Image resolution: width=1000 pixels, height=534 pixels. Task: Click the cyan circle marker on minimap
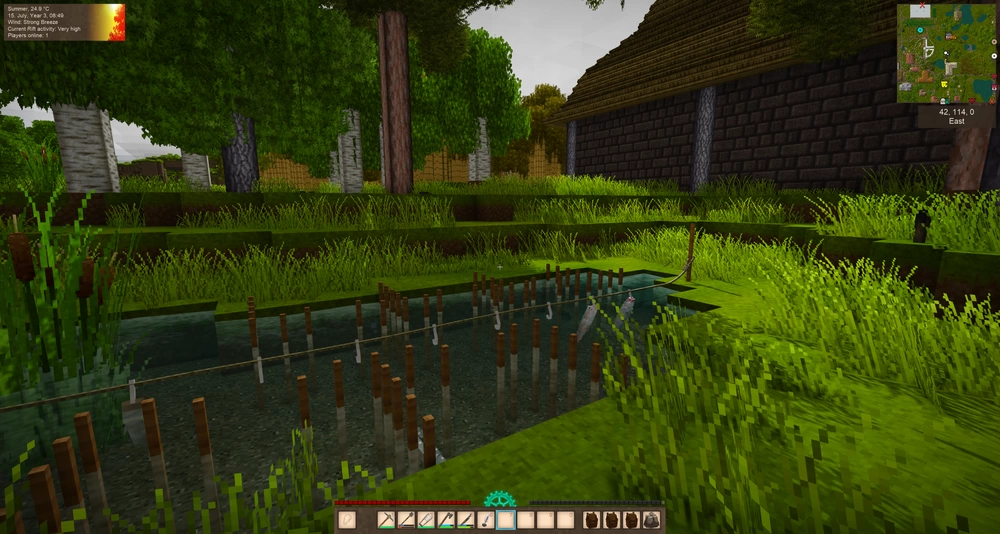click(920, 30)
